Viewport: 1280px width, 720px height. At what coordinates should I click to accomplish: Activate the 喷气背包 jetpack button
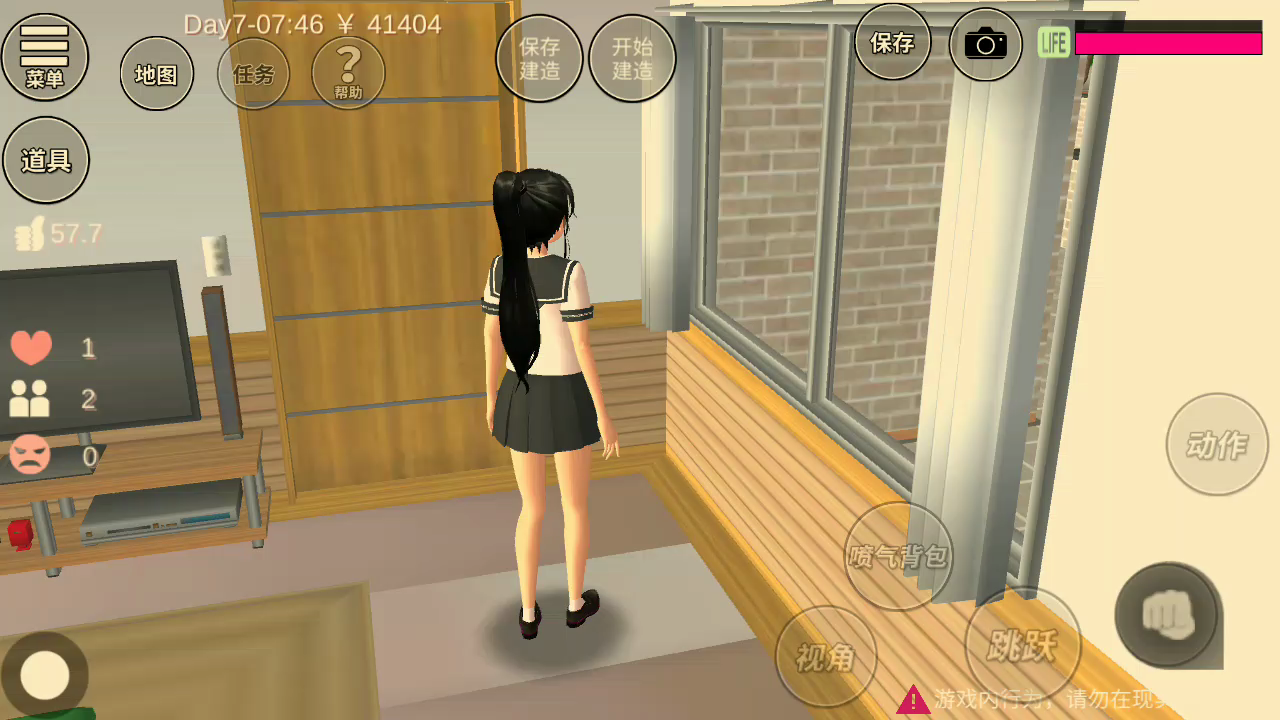[x=898, y=556]
